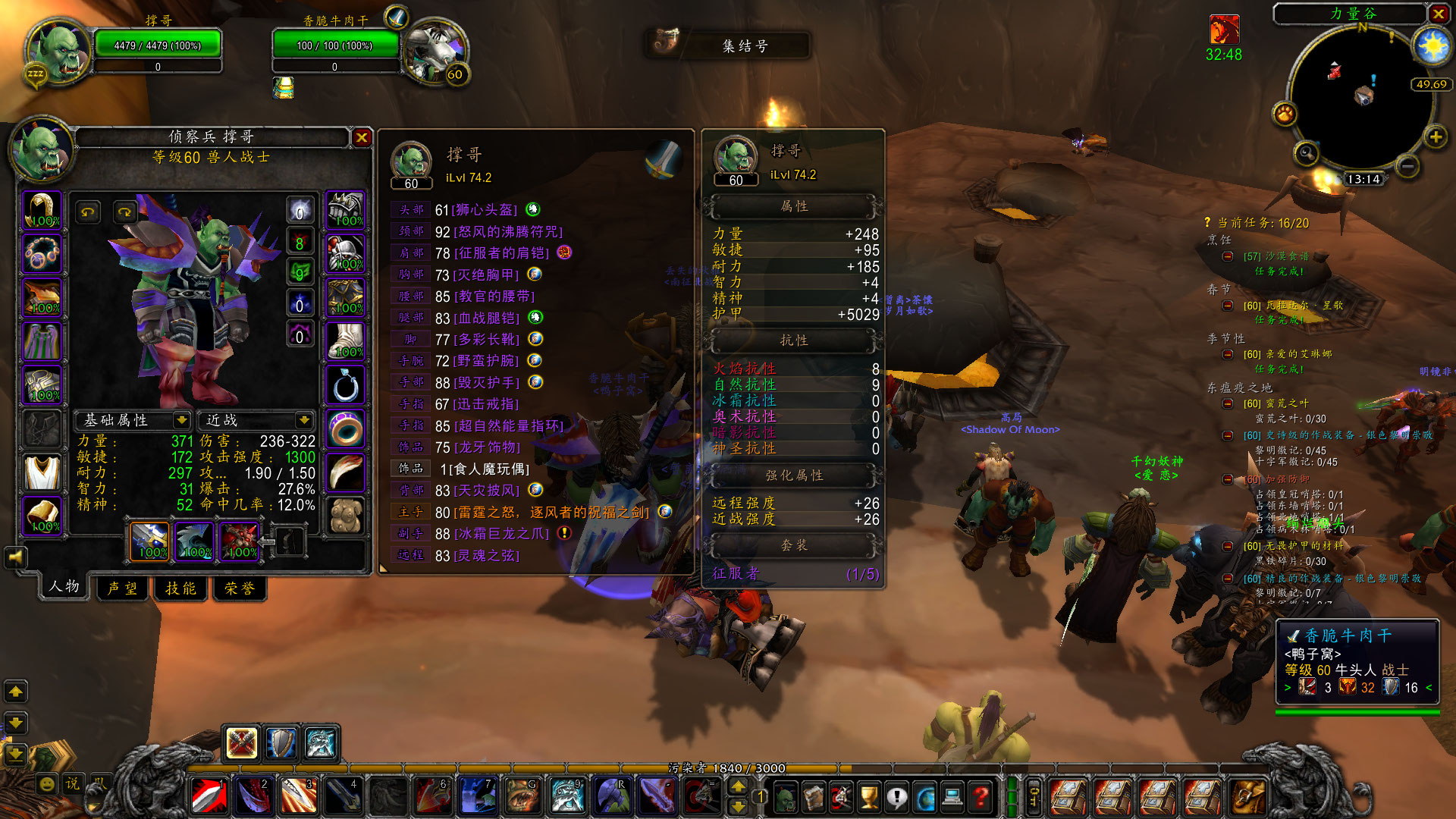
Task: Click the 狮心头盔 head item row
Action: click(x=484, y=209)
